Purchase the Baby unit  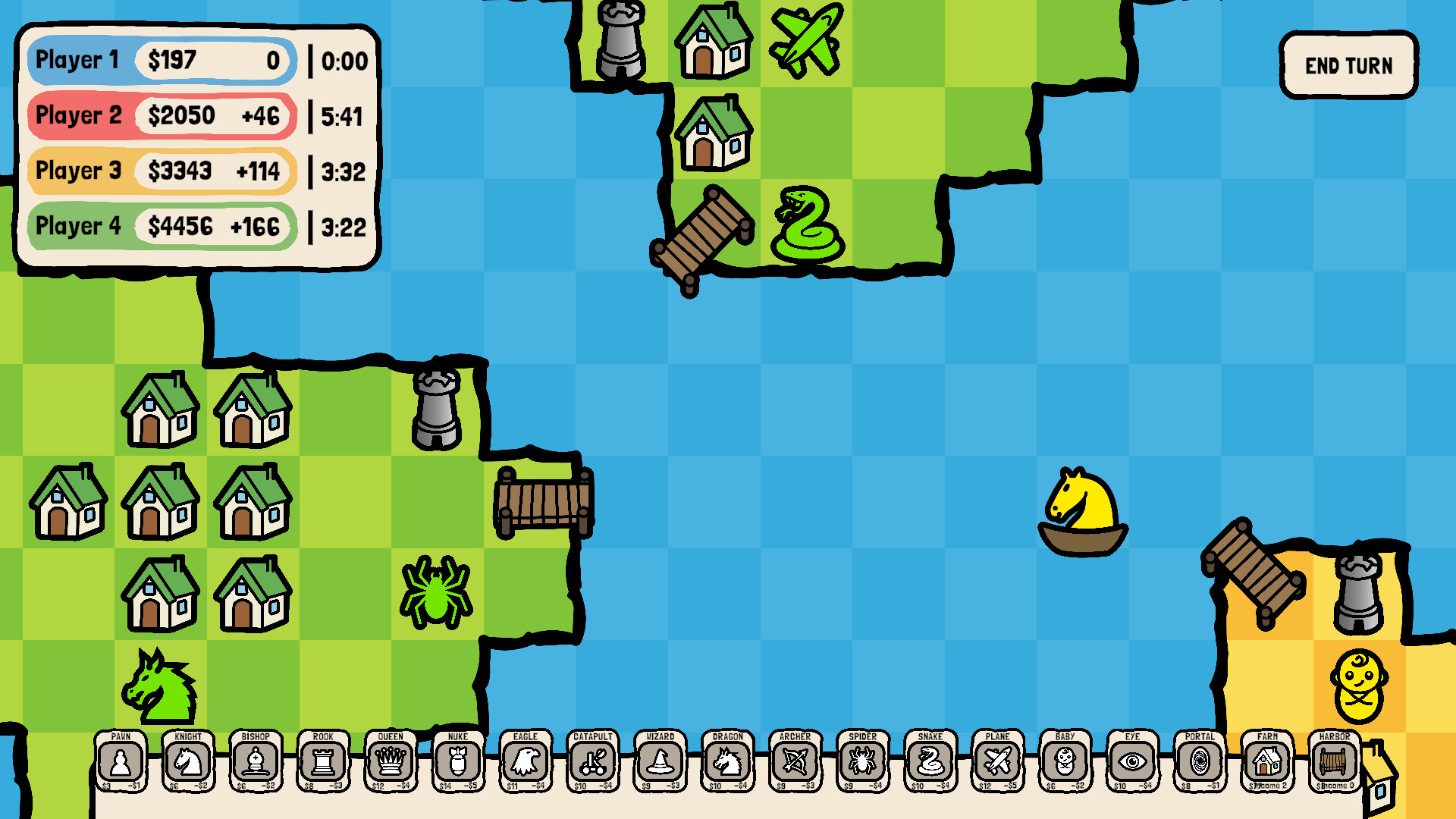point(1065,764)
